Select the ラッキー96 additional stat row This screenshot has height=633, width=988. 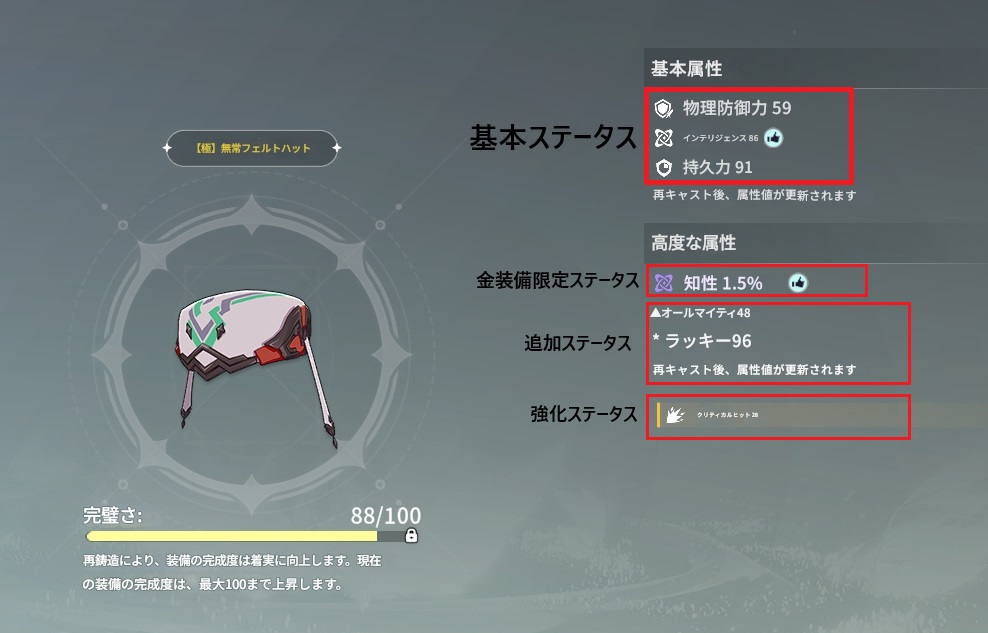point(703,341)
